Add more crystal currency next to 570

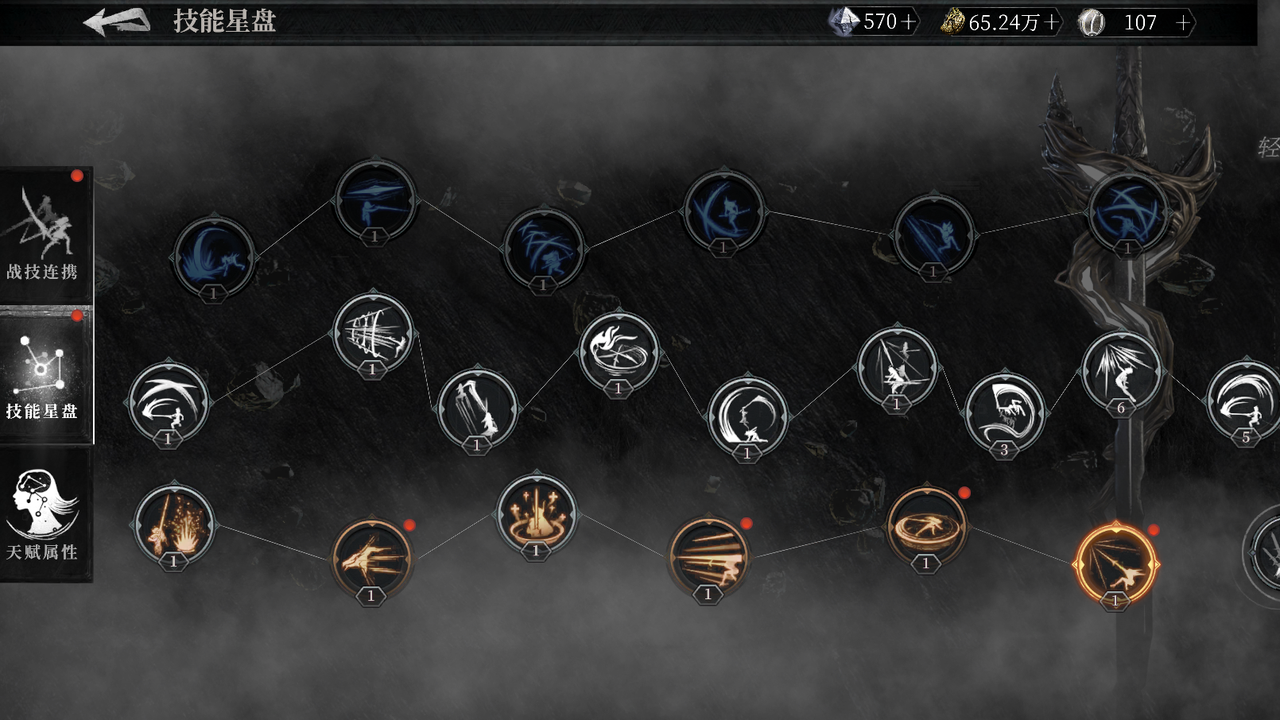coord(908,23)
